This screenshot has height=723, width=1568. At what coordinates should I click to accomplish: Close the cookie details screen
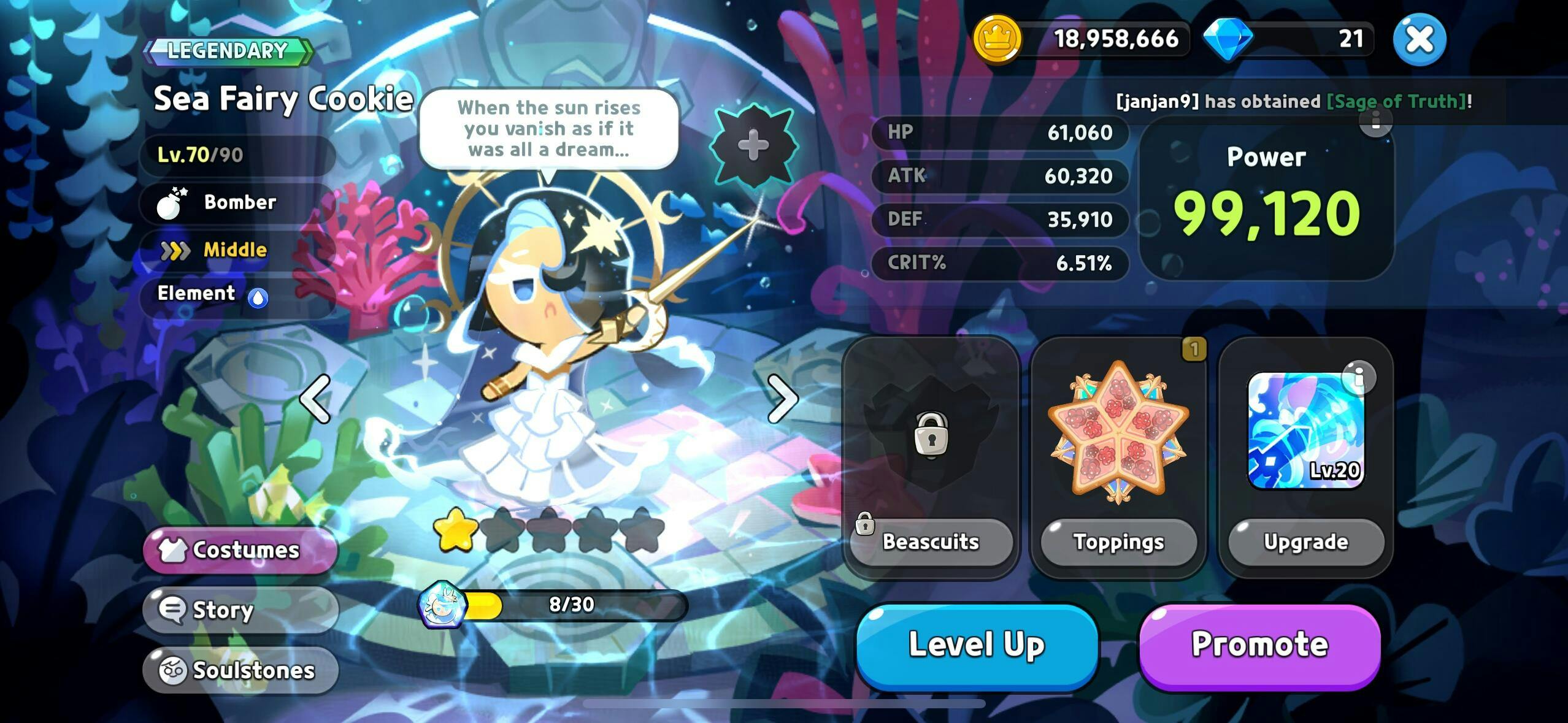pyautogui.click(x=1419, y=40)
